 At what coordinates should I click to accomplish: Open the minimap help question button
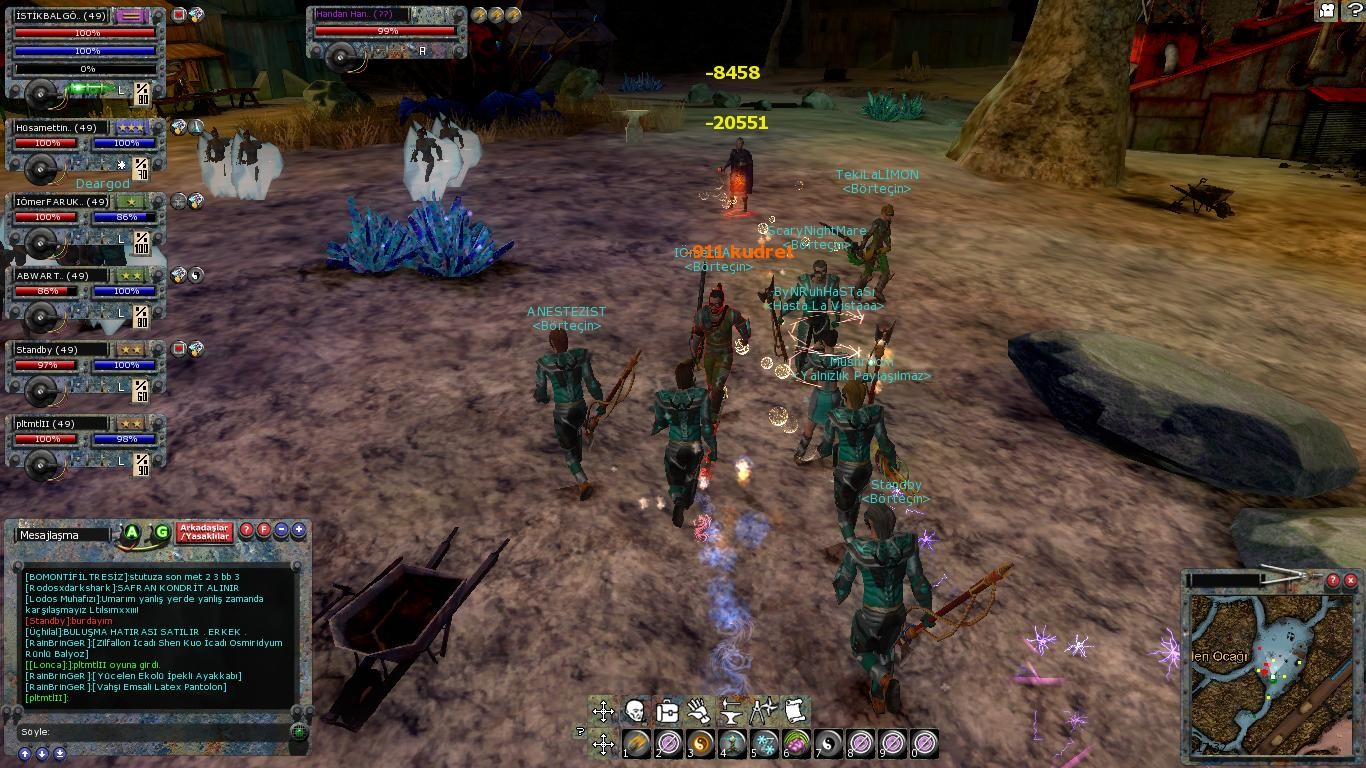point(1332,580)
